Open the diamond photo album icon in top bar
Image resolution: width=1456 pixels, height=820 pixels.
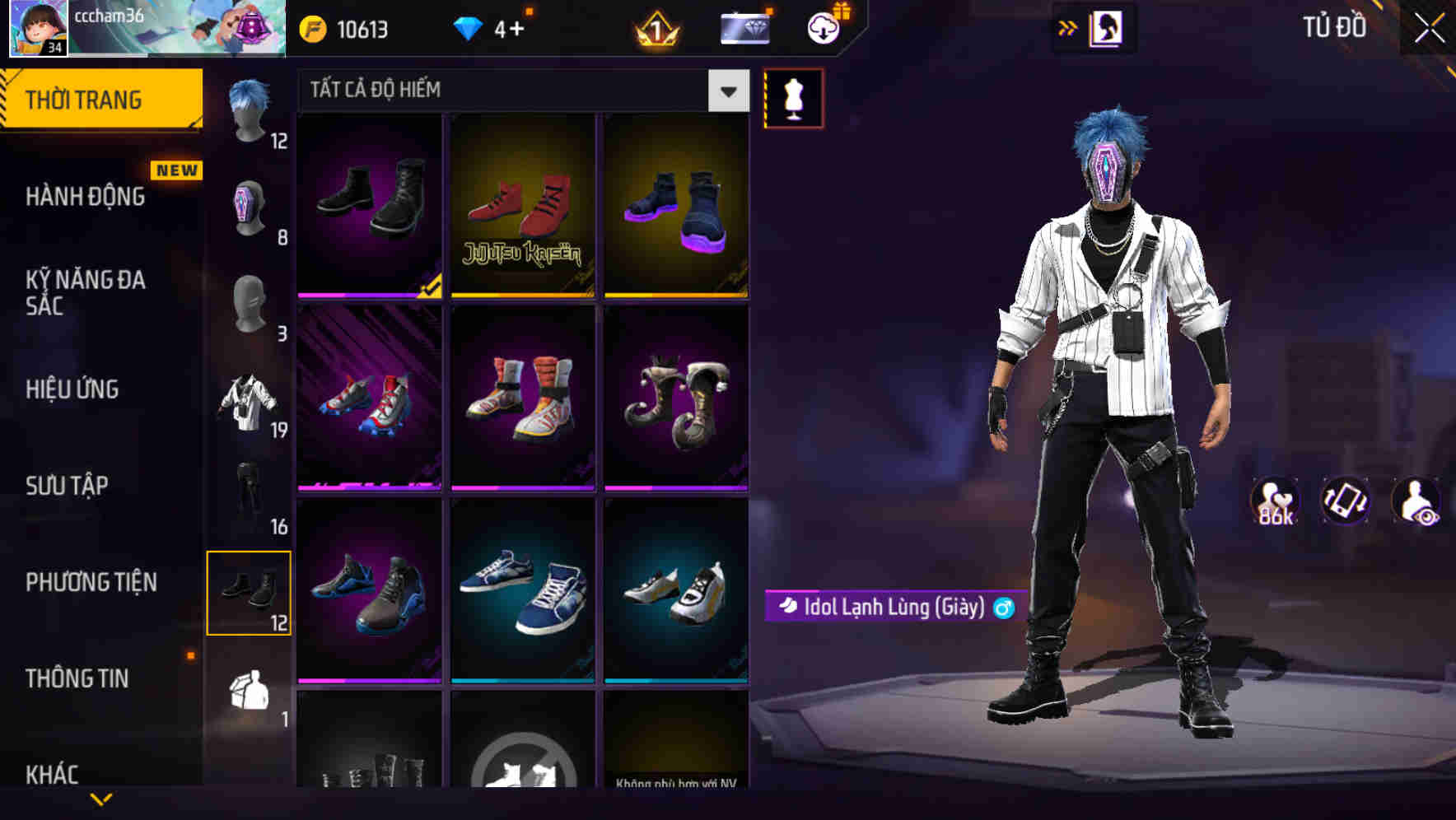click(x=742, y=26)
